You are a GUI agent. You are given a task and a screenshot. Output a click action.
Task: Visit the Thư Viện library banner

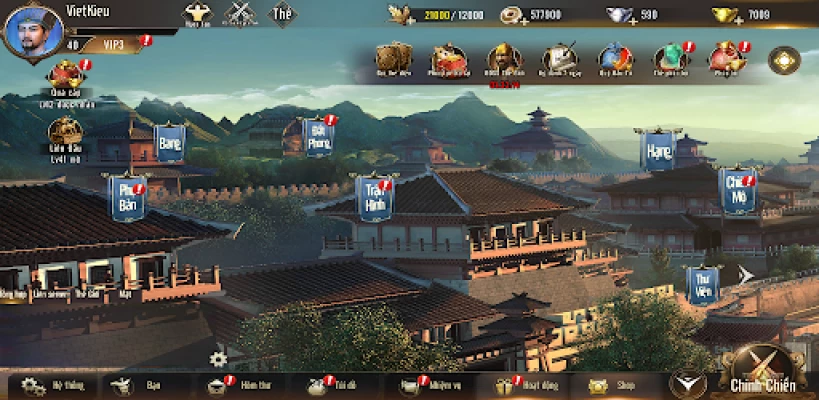coord(702,284)
